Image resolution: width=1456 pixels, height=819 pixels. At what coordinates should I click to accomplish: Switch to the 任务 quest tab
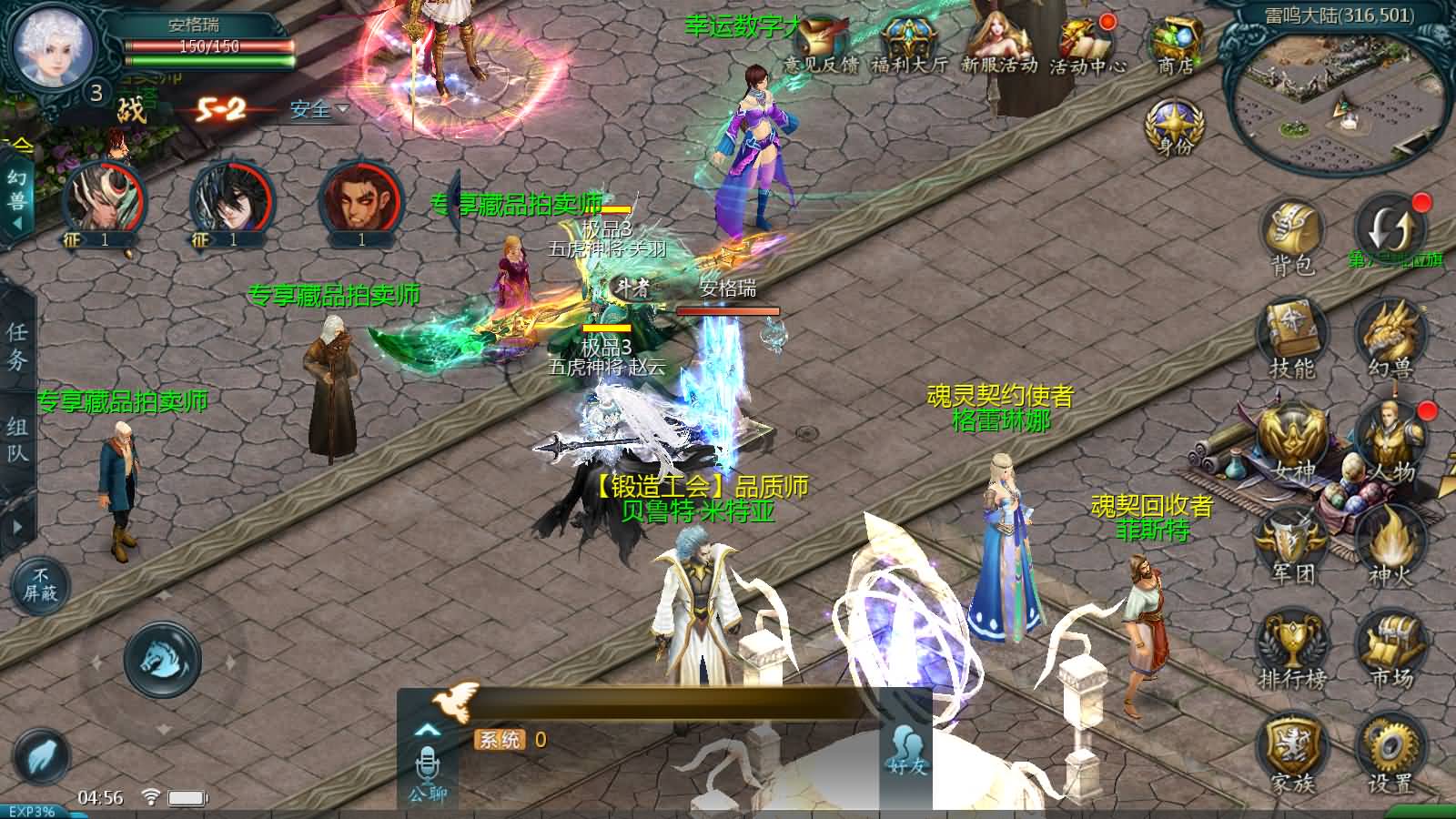click(17, 346)
